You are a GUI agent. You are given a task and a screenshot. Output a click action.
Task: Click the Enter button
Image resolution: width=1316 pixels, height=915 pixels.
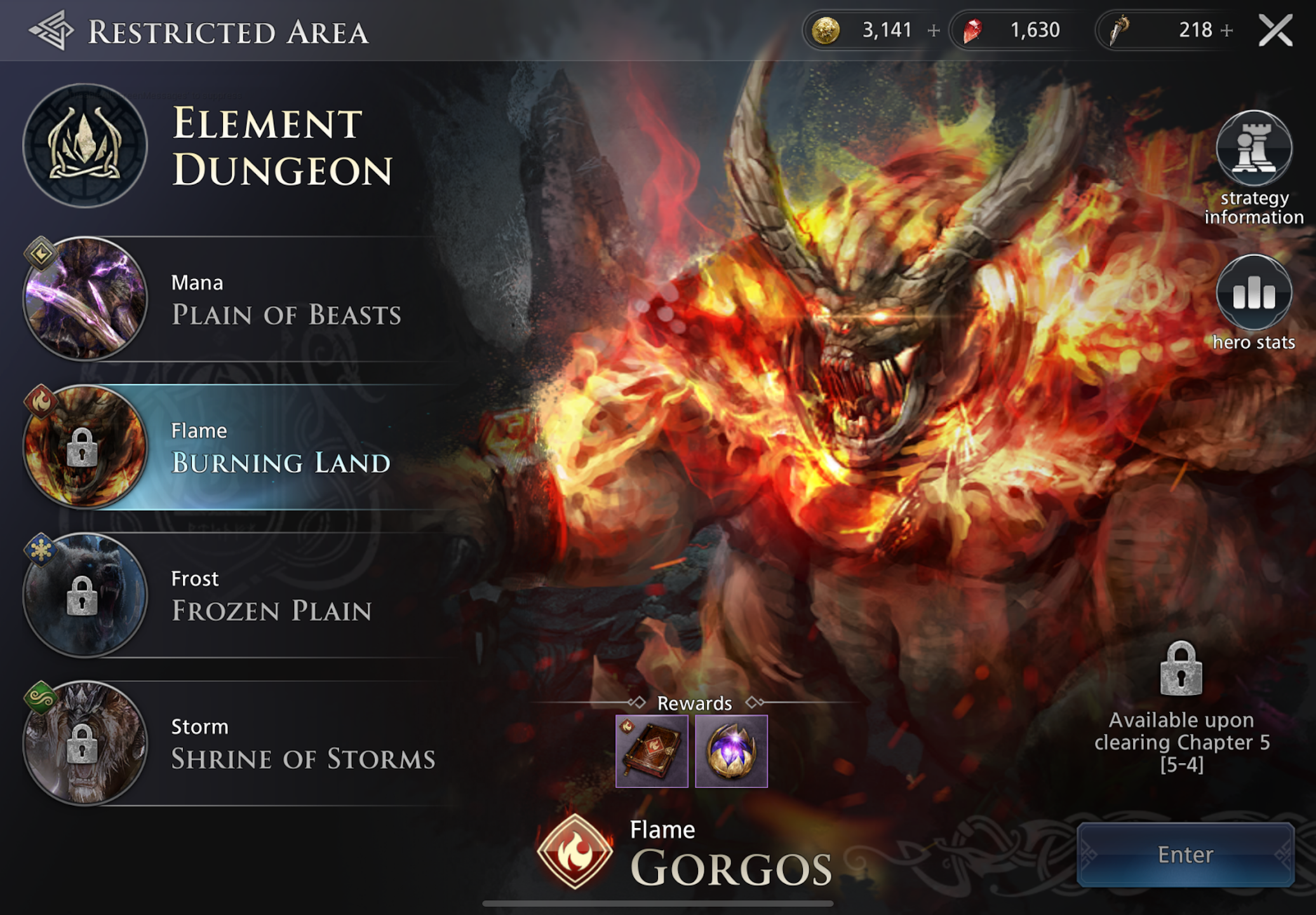pyautogui.click(x=1185, y=855)
